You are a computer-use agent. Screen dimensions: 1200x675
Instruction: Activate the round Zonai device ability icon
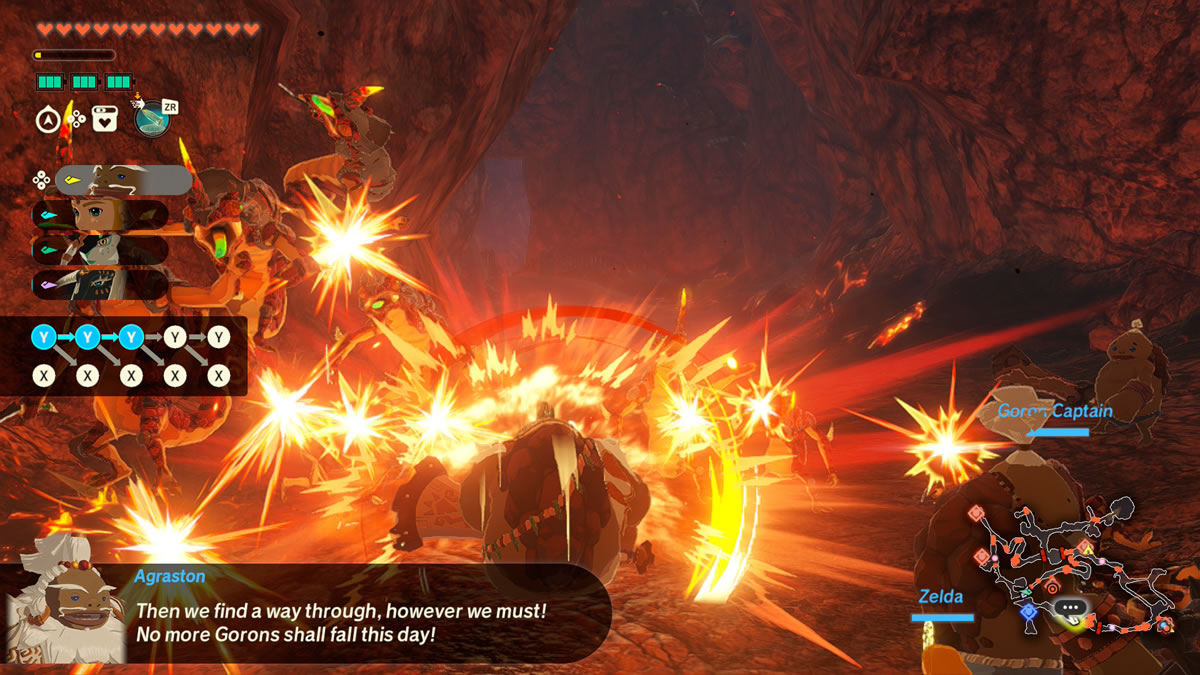(x=152, y=120)
